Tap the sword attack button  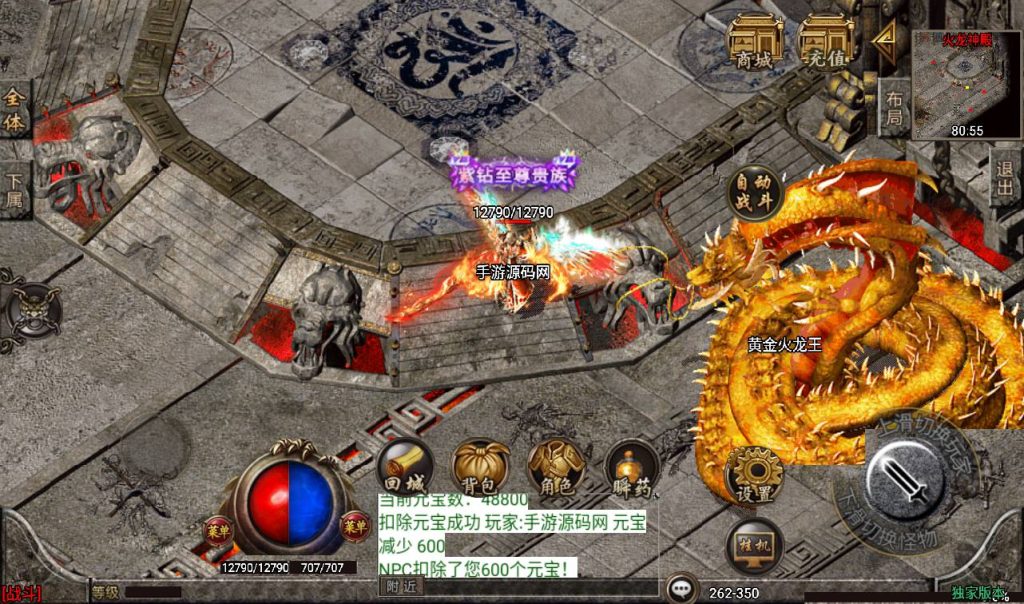click(906, 481)
